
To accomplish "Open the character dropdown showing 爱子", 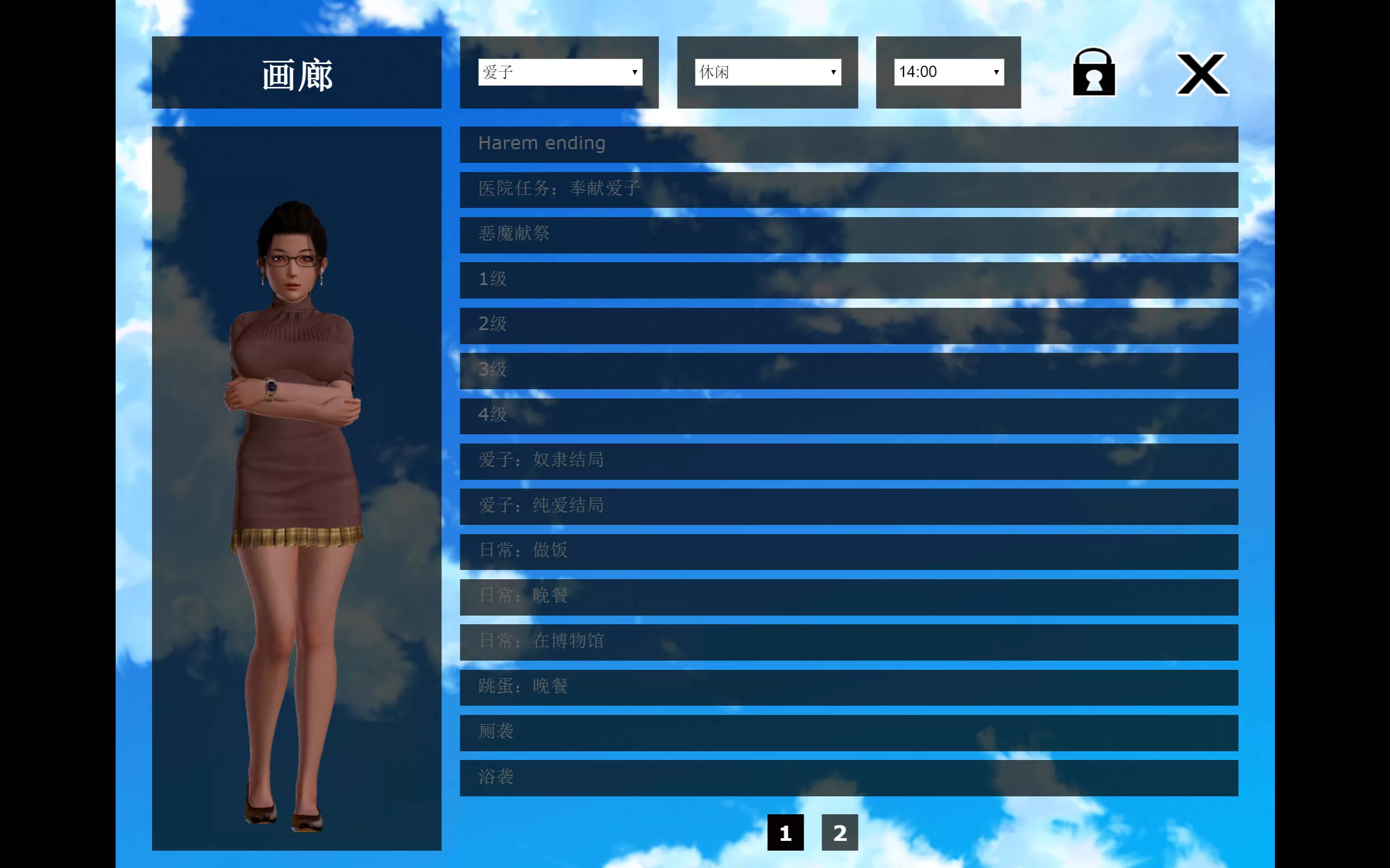I will point(560,72).
